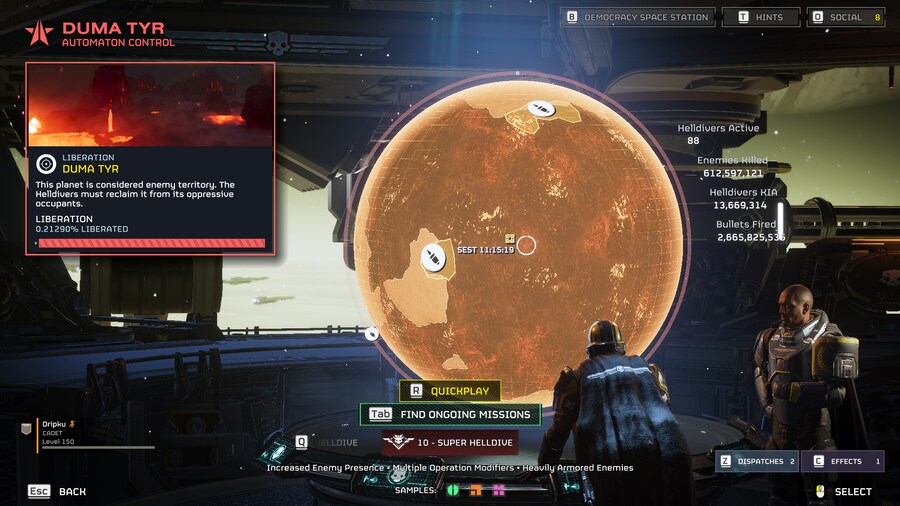Select the western mission zone marker on planet
This screenshot has height=506, width=900.
click(x=433, y=259)
